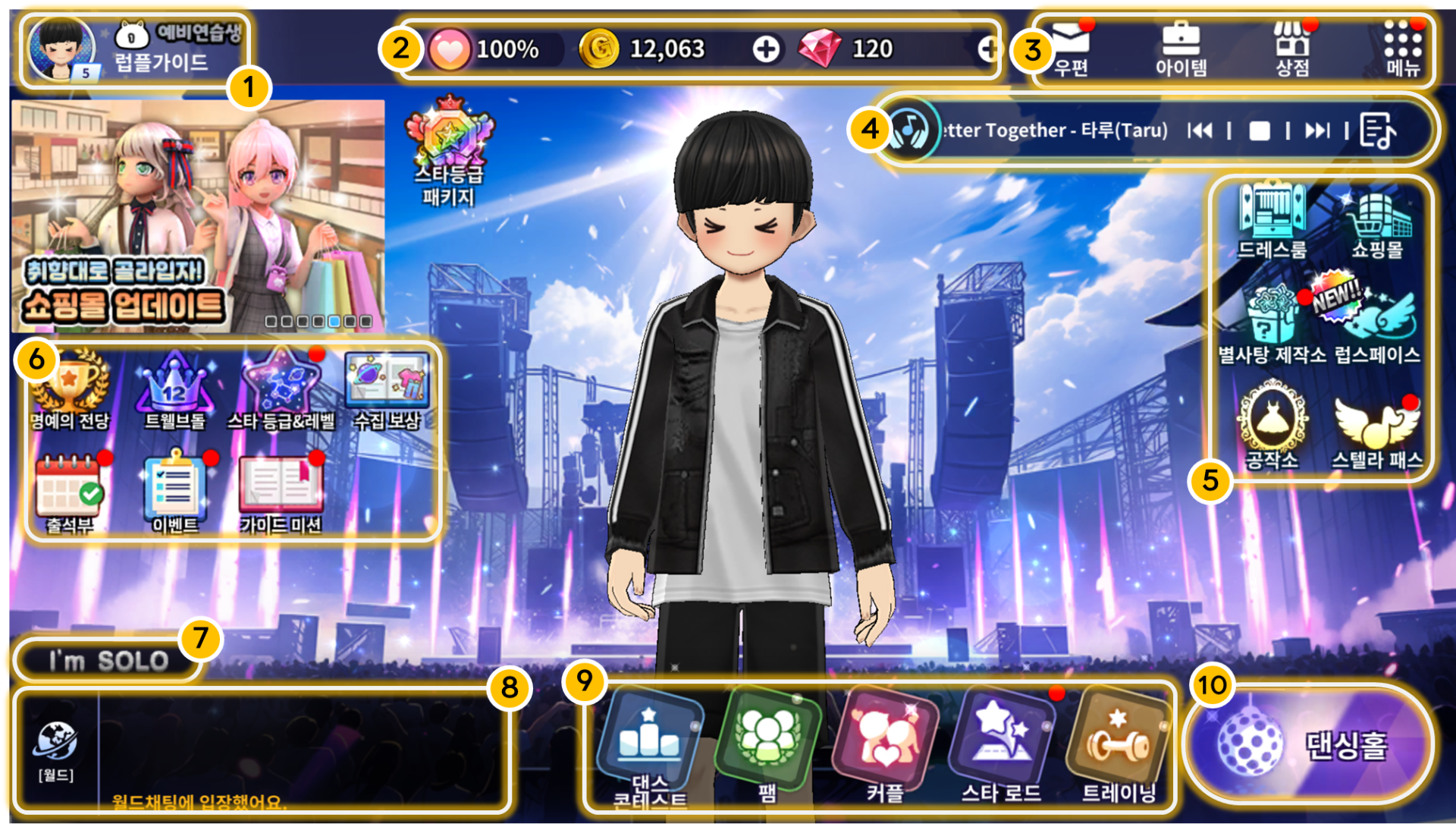Visit the 쇼핑몰 shopping mall
Screen dimensions: 1456x827
coord(1377,220)
